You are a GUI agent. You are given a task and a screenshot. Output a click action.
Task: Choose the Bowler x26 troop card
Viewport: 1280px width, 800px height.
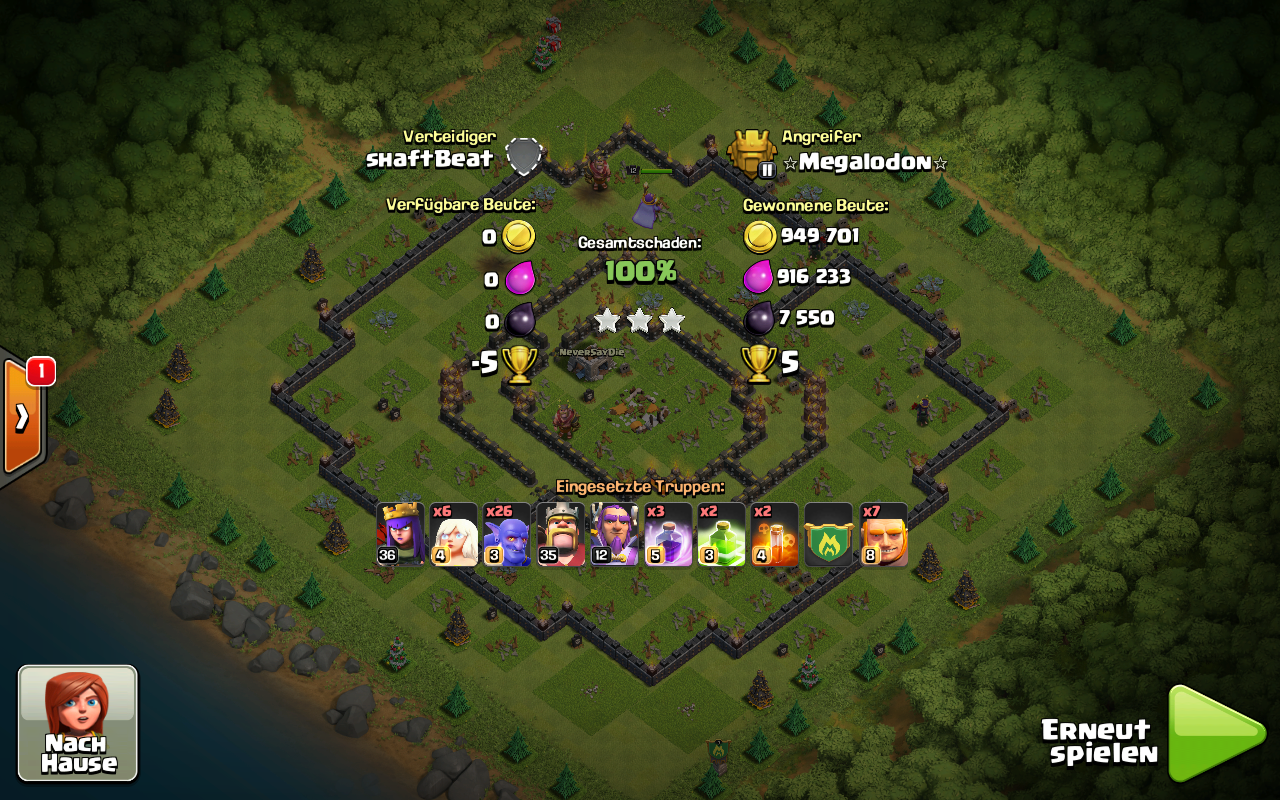click(508, 535)
